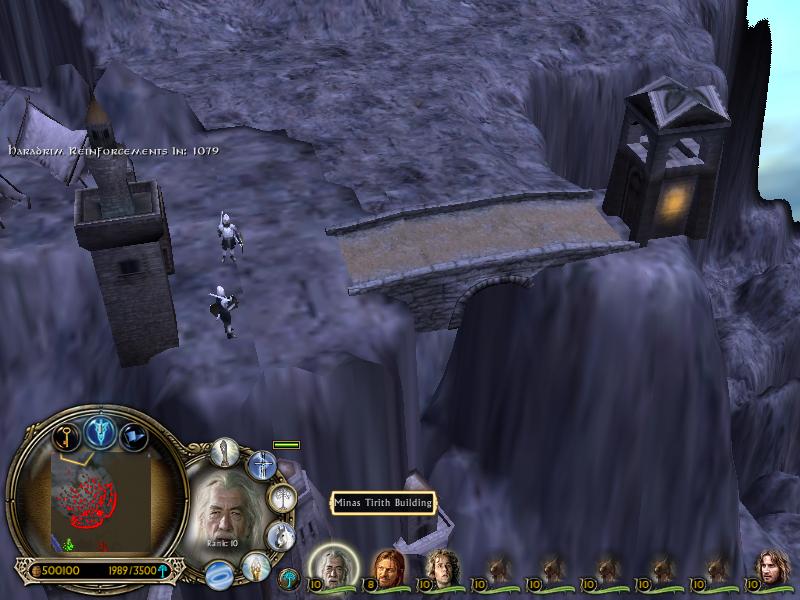The width and height of the screenshot is (800, 600).
Task: Click the flag icon above the minimap
Action: click(x=133, y=437)
